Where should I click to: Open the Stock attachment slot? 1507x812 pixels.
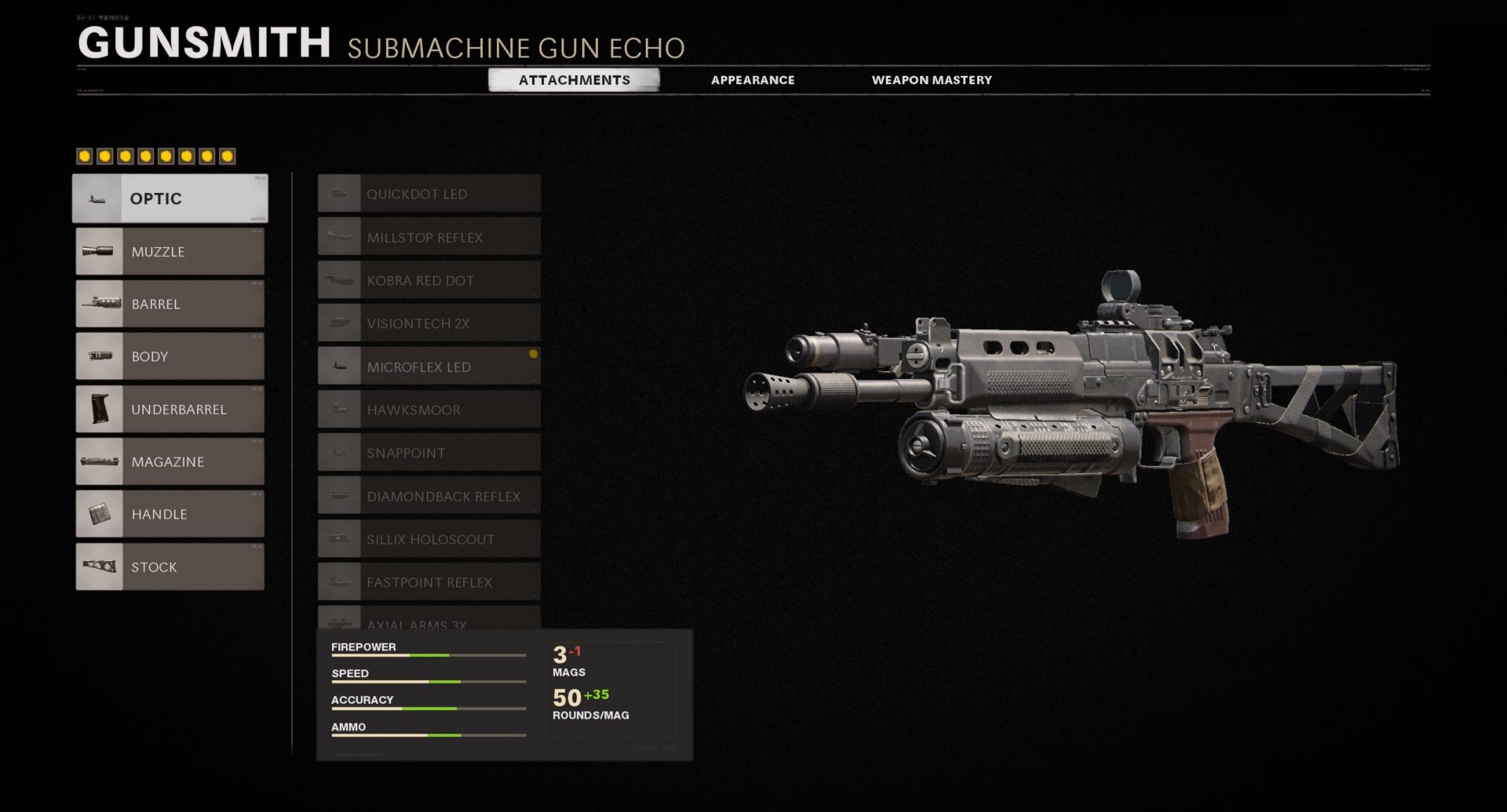[x=170, y=567]
